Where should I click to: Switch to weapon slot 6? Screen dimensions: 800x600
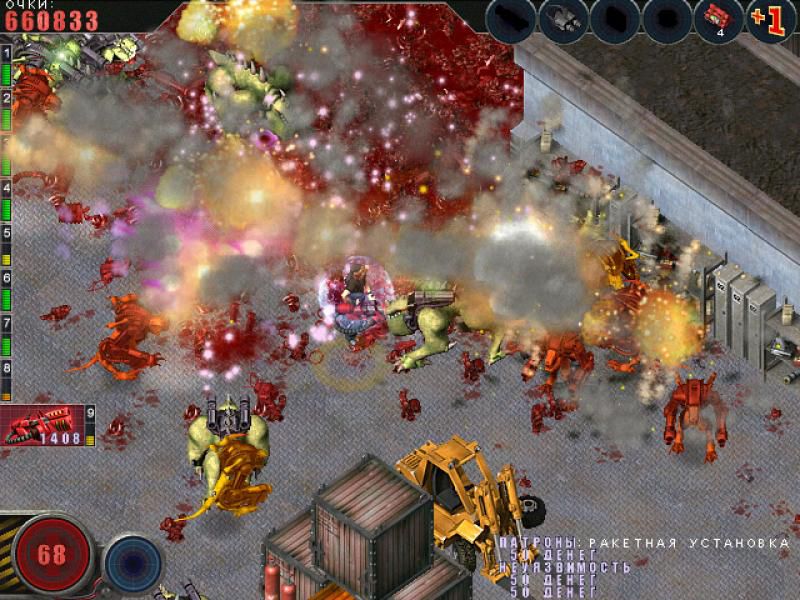6,277
